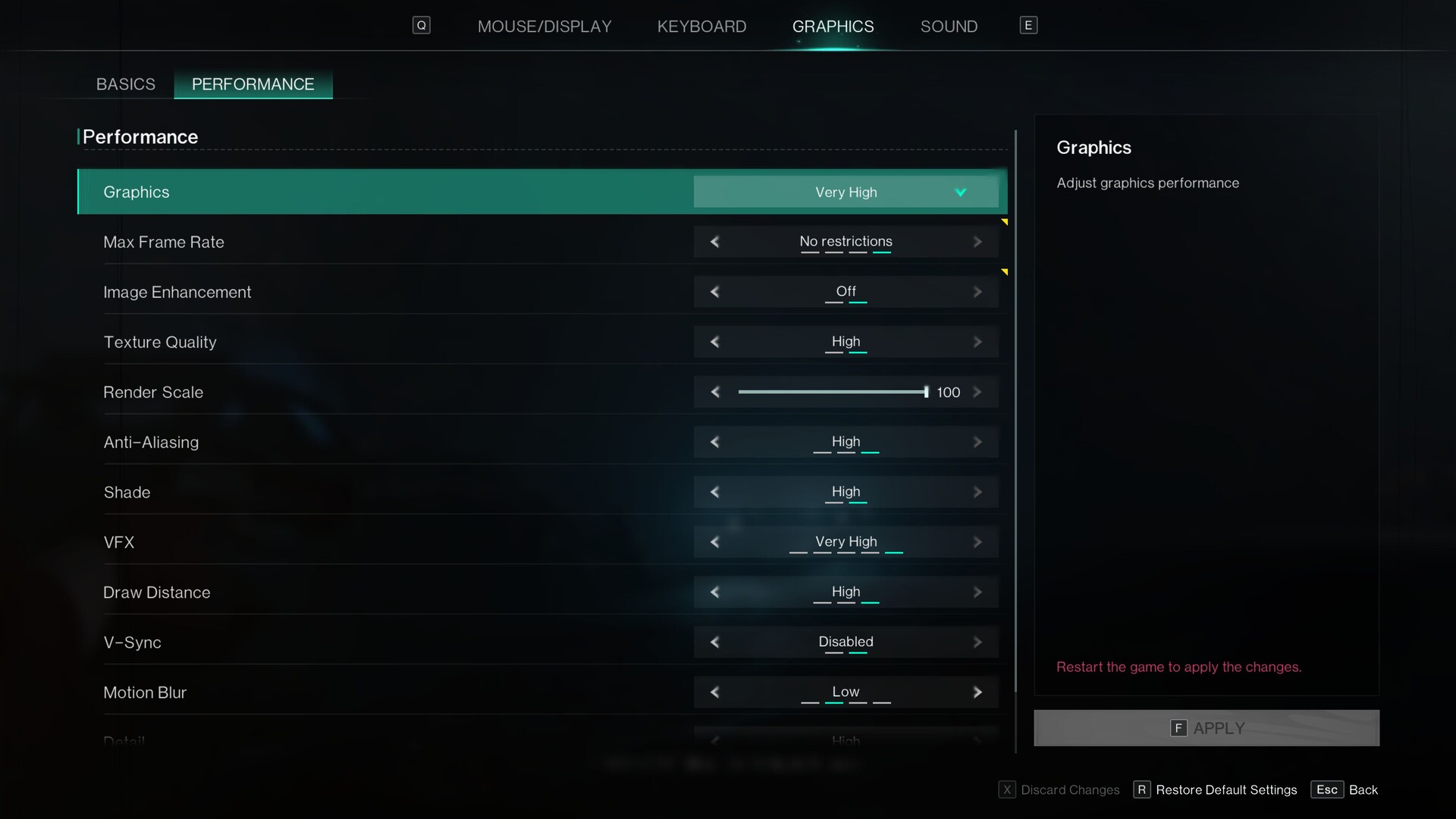Go to the Sound settings tab
This screenshot has height=819, width=1456.
click(x=949, y=27)
